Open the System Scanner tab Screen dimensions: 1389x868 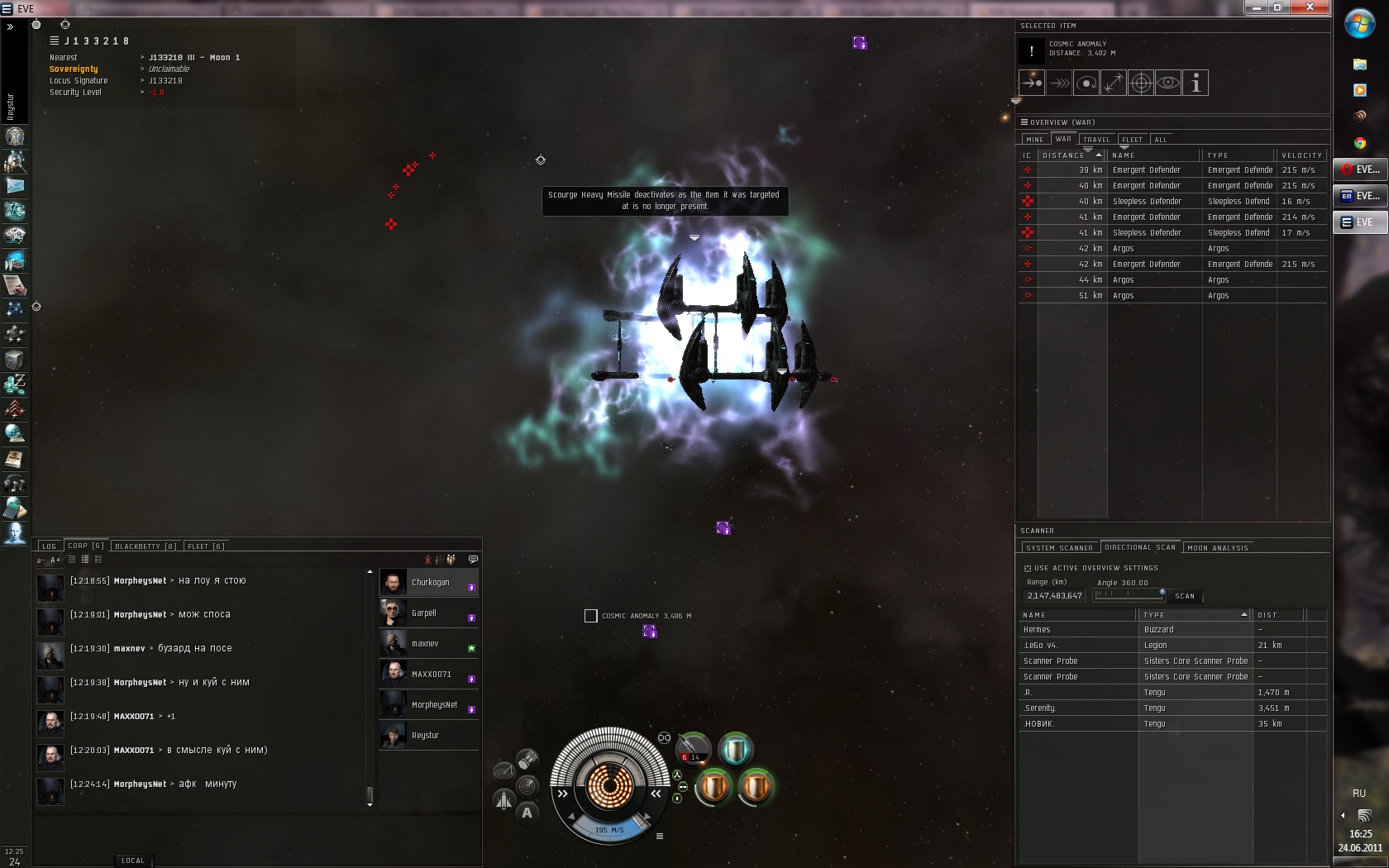(x=1059, y=548)
